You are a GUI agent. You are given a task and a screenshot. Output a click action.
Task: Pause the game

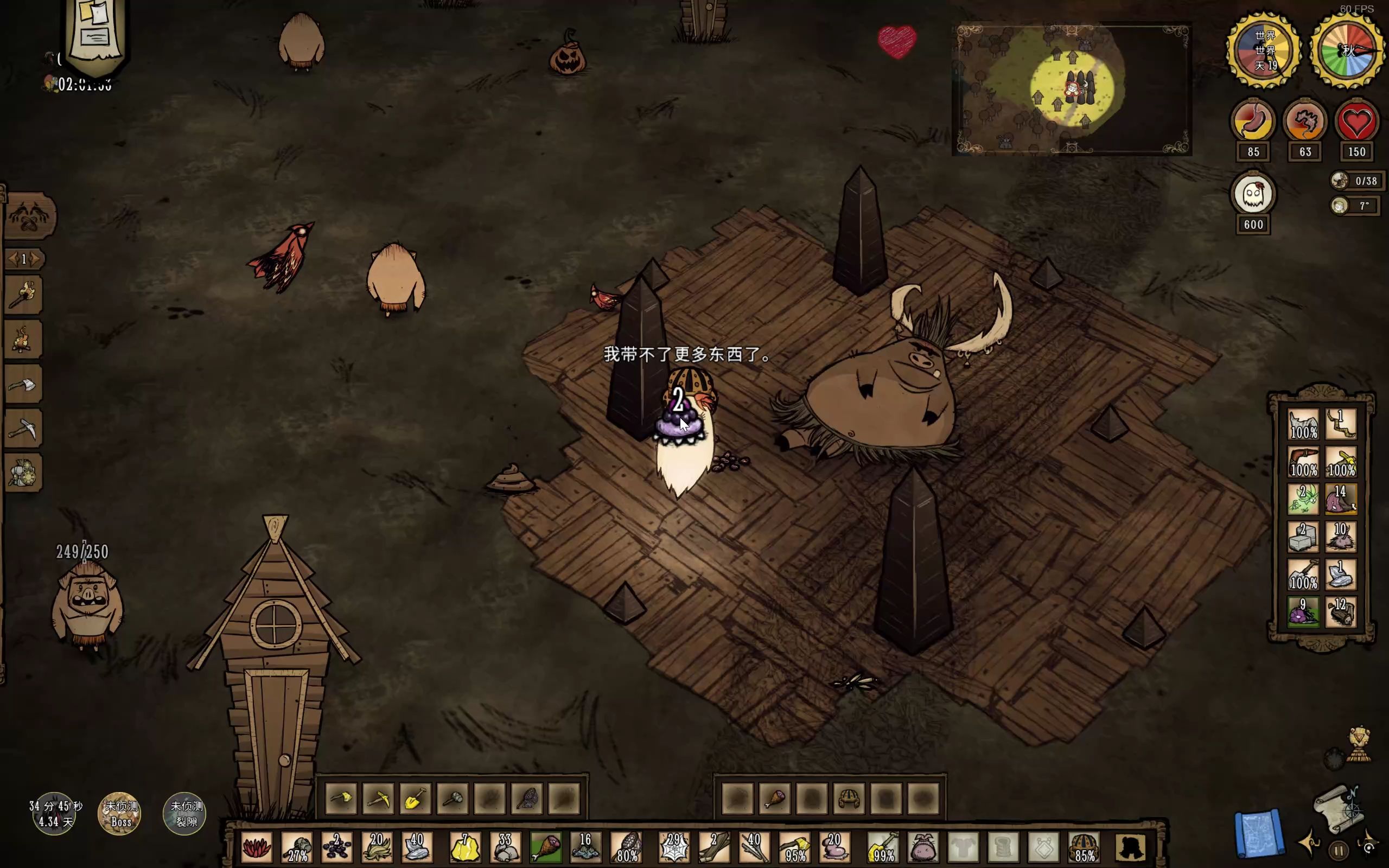coord(1339,850)
